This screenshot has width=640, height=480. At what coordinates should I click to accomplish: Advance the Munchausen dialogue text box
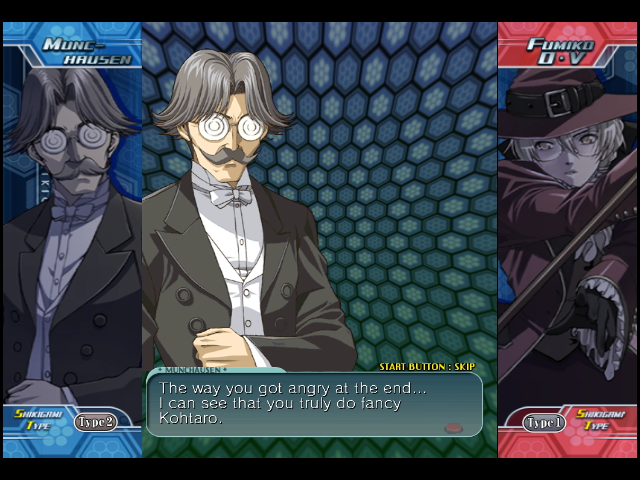(x=314, y=404)
